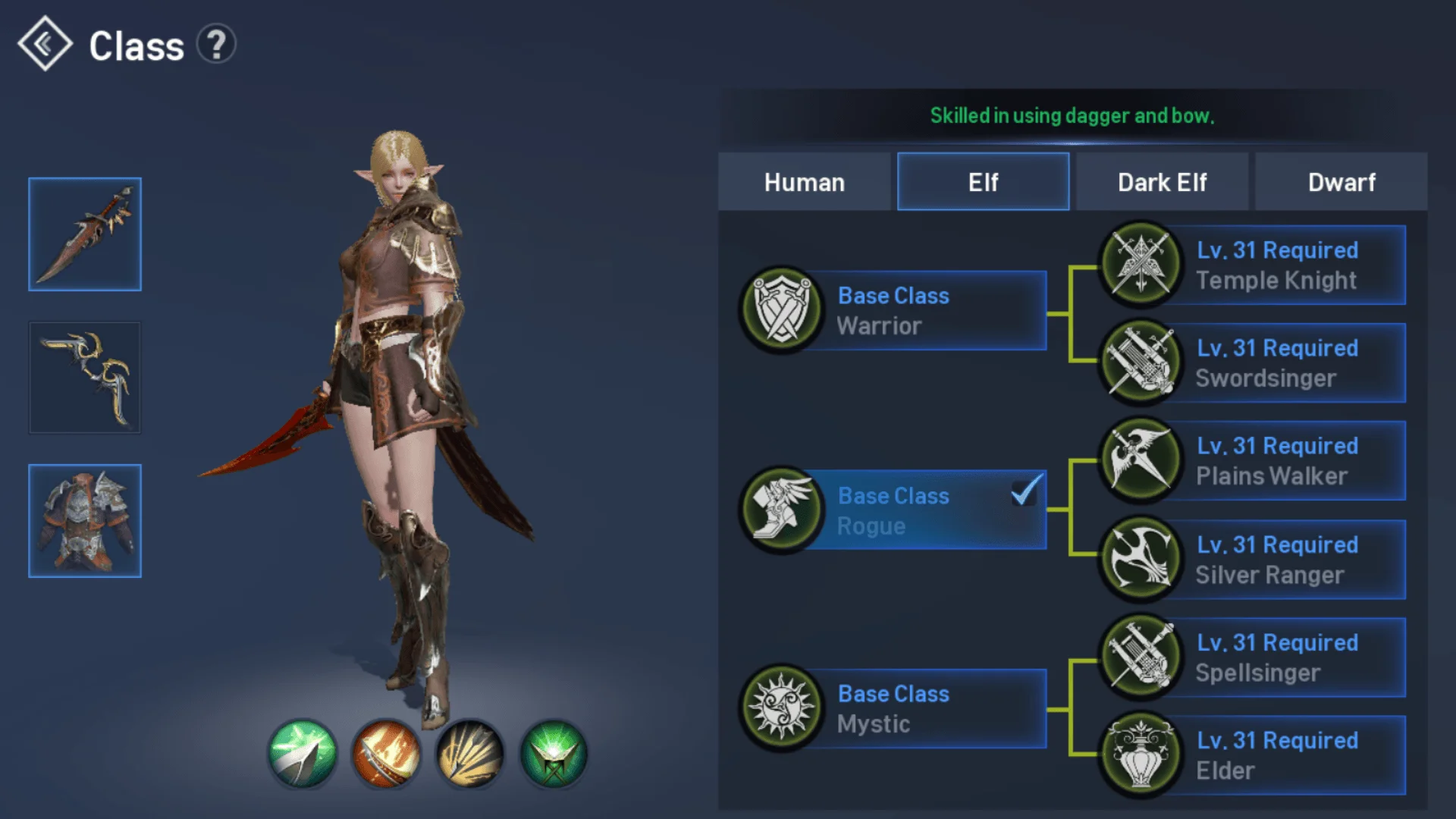Switch to the Human race tab
Screen dimensions: 1456x819
(x=805, y=182)
